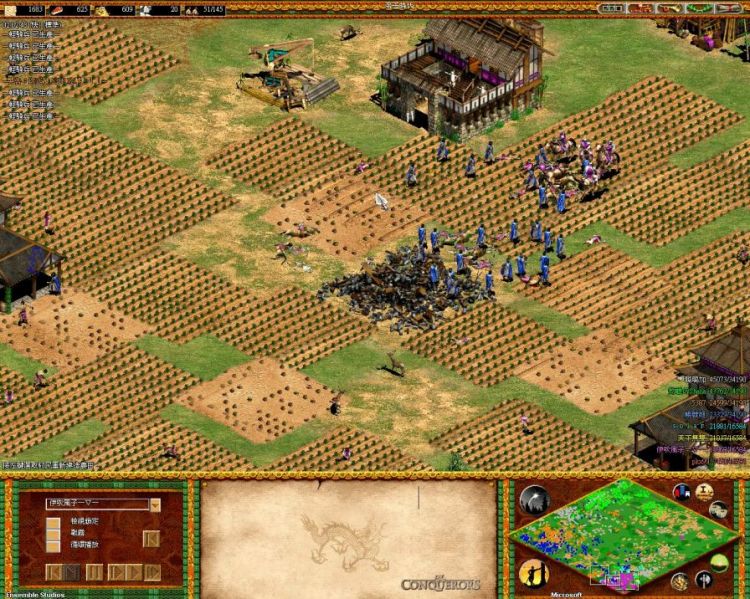Click the fastest-speed double-arrow playback button

point(152,572)
